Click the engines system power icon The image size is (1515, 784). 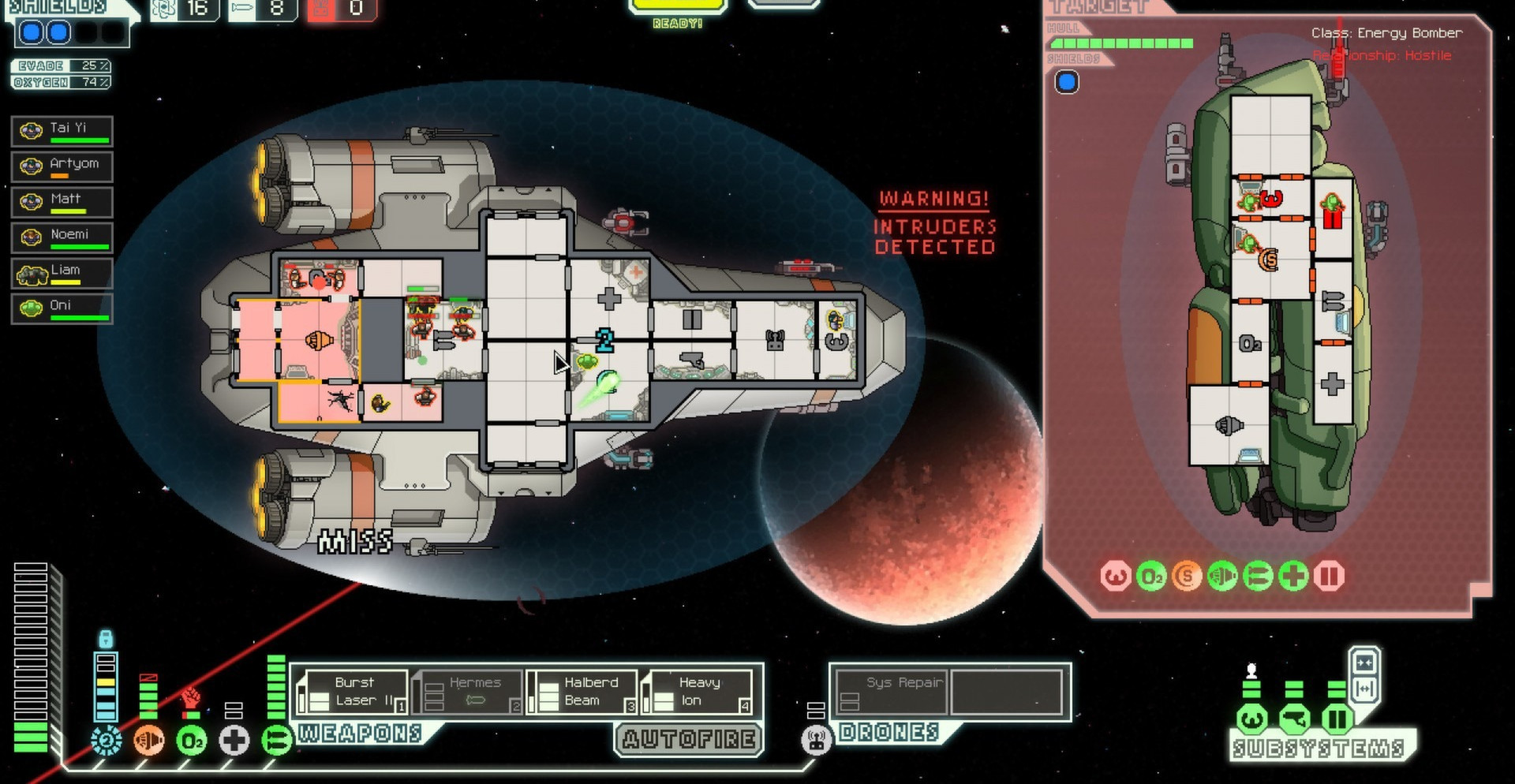[x=148, y=741]
